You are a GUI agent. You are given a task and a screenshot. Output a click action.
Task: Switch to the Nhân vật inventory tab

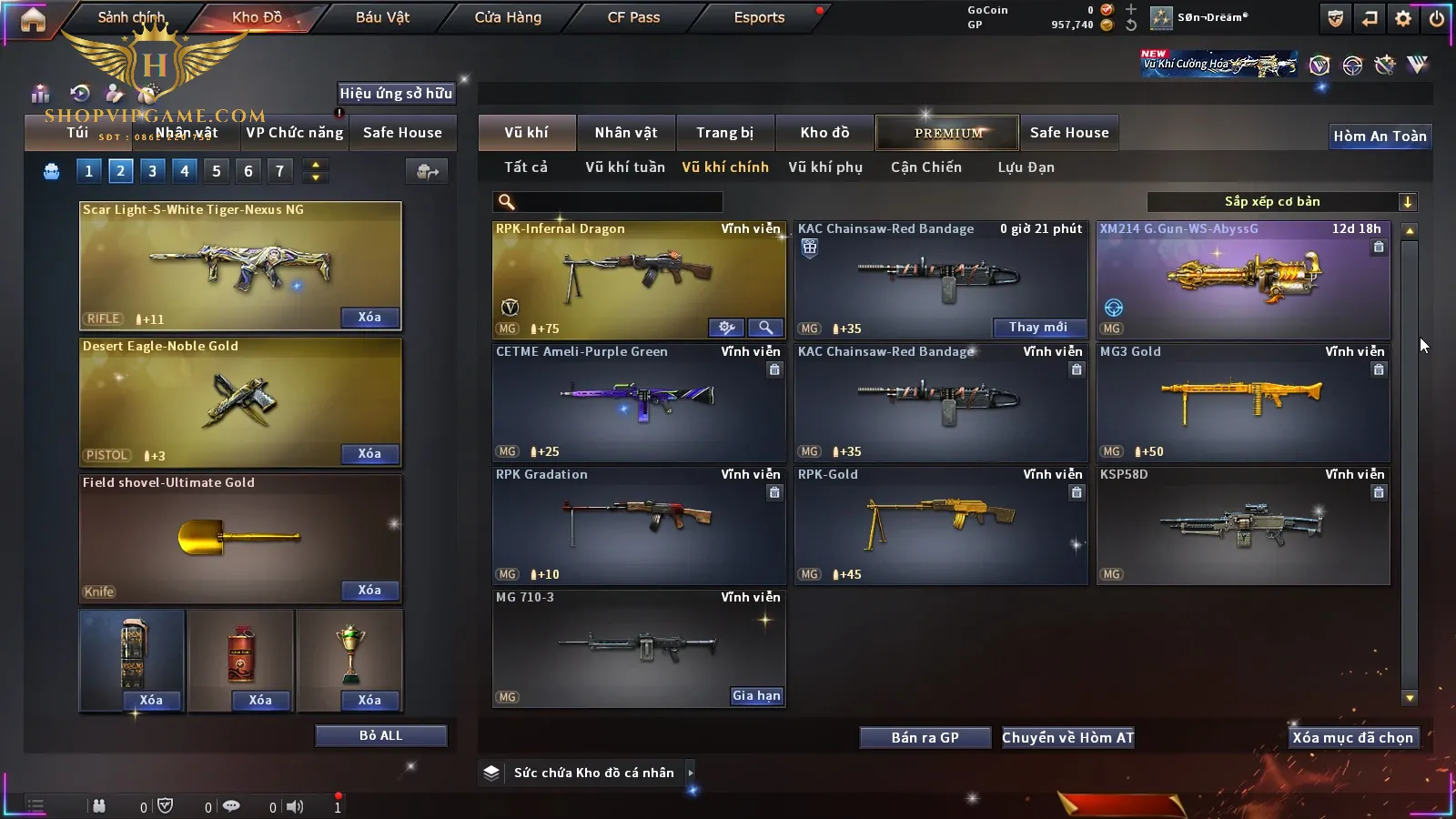(x=626, y=133)
